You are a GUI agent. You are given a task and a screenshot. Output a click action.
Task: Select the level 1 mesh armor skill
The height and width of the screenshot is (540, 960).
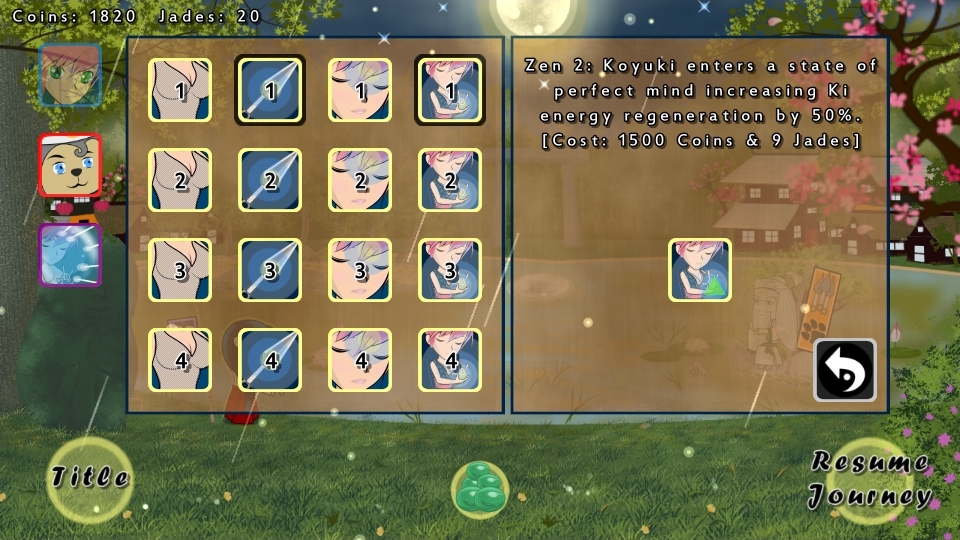tap(180, 90)
